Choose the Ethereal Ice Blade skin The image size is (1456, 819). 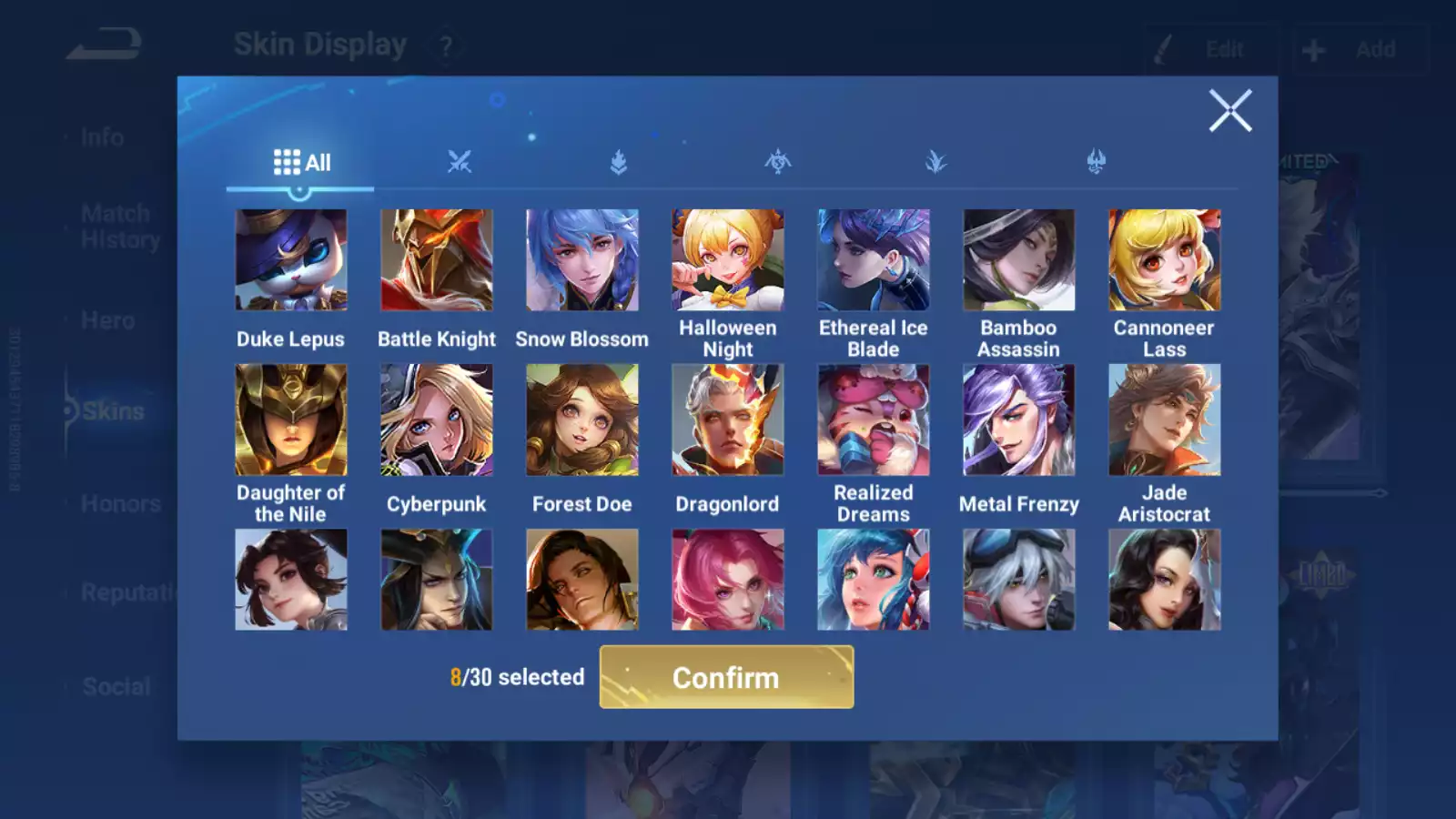point(873,261)
